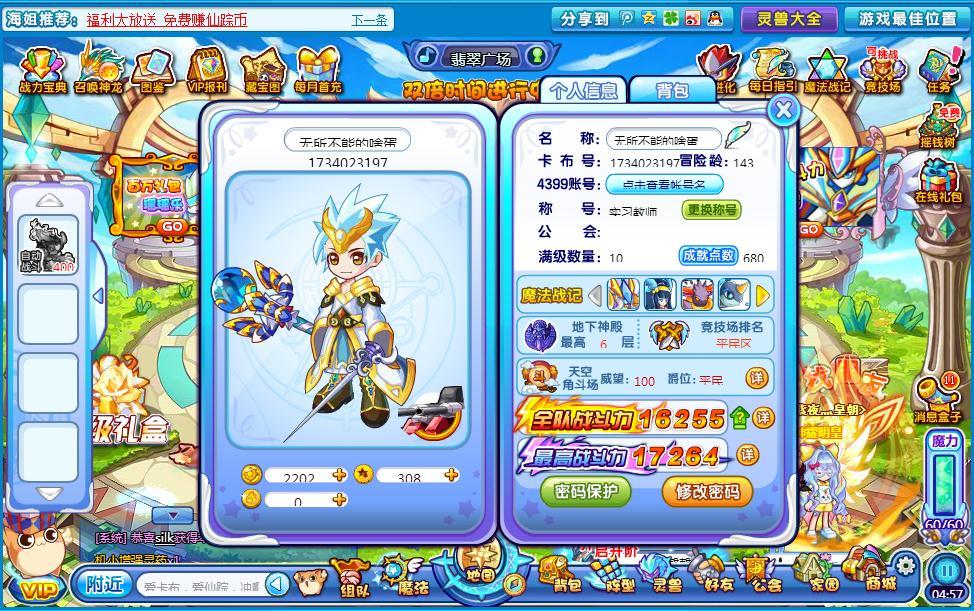Open the 消息盒子 message box
This screenshot has height=611, width=974.
[x=937, y=398]
